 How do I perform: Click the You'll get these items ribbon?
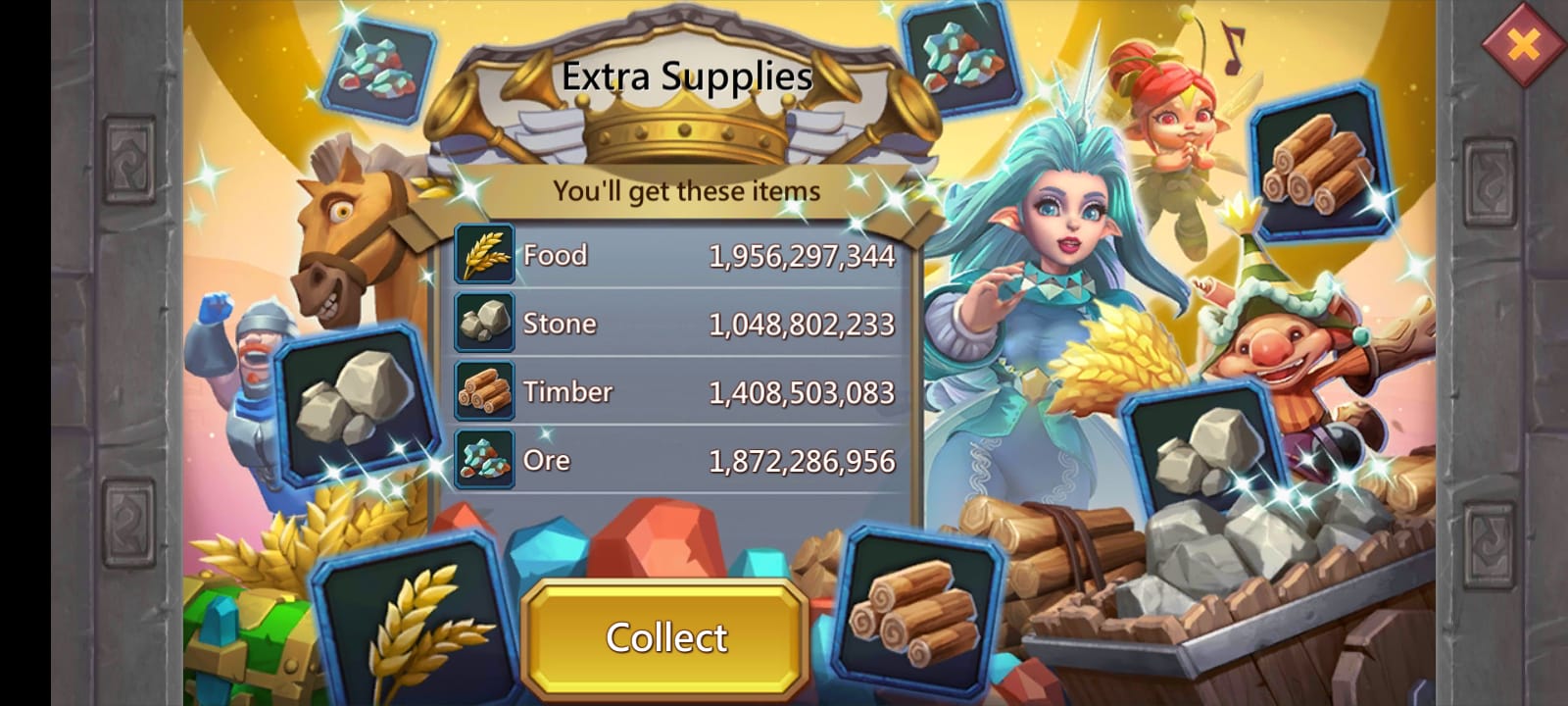click(x=686, y=191)
